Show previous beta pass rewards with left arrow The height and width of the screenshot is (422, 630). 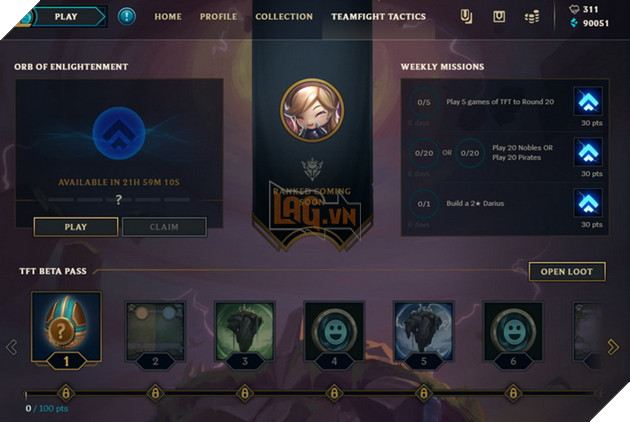(12, 347)
